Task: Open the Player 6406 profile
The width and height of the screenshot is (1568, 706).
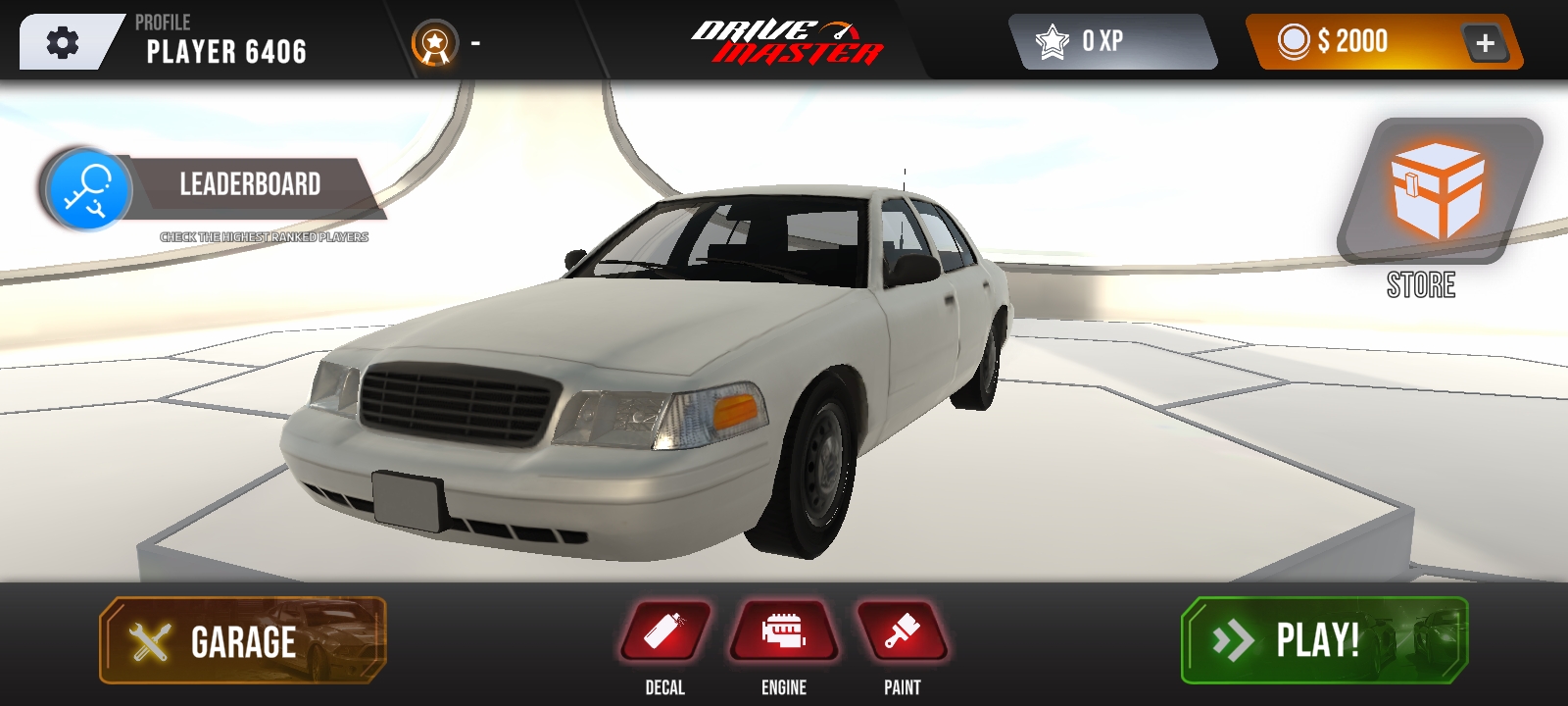Action: pos(225,43)
